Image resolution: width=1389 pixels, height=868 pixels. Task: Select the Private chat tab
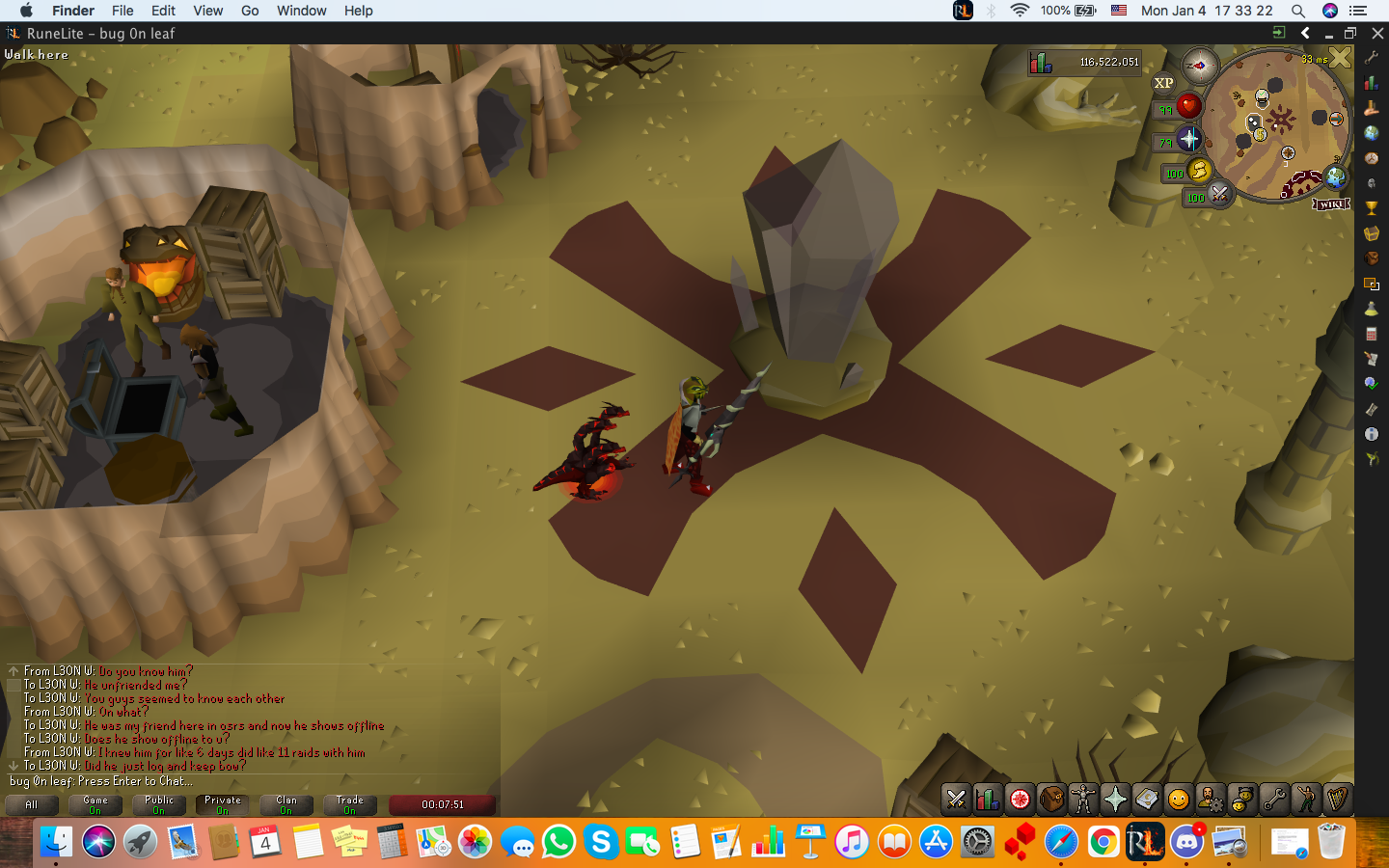[x=223, y=804]
